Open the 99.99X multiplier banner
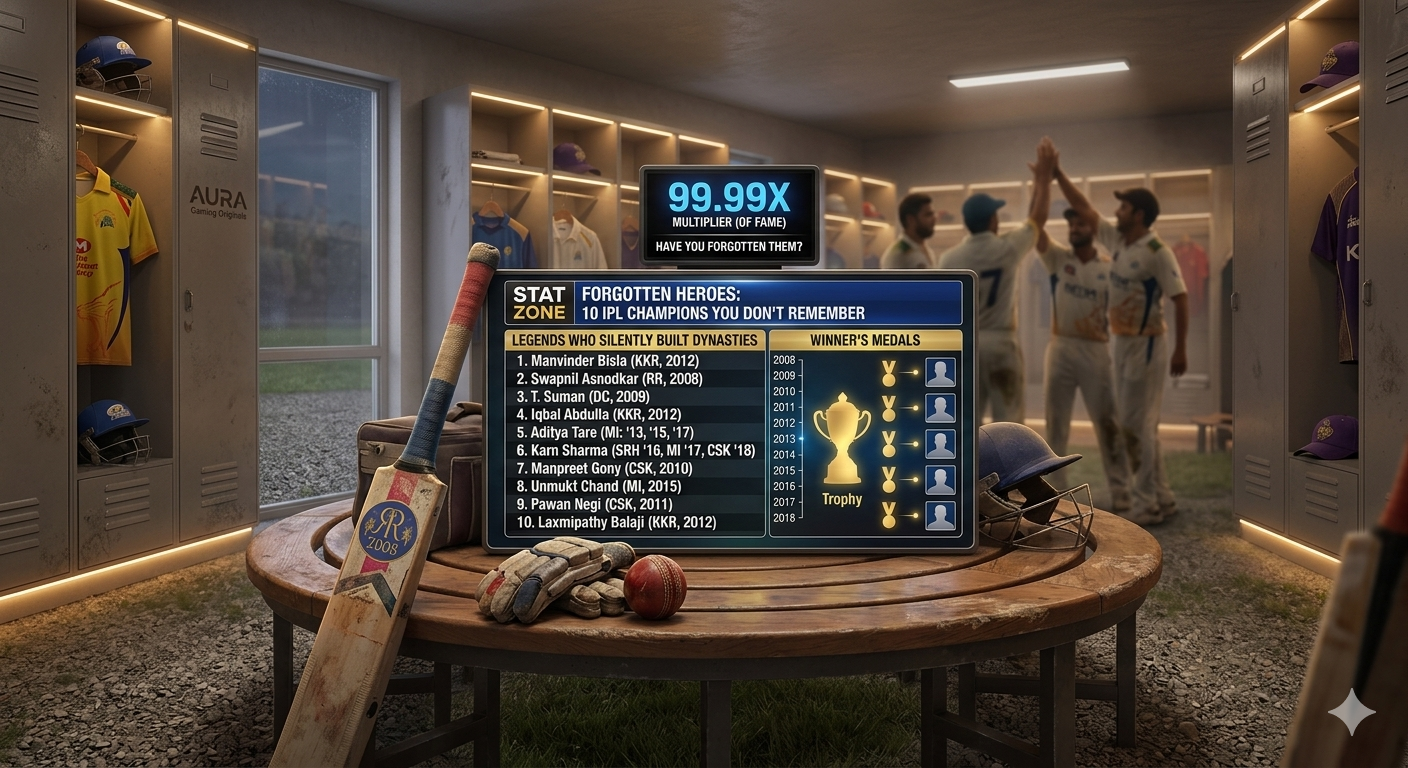1408x768 pixels. click(x=729, y=214)
